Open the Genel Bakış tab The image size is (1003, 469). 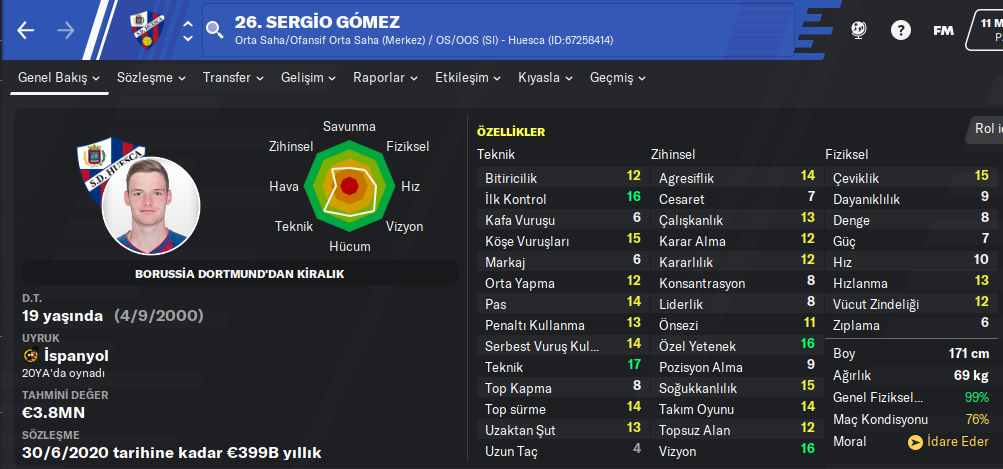[59, 78]
